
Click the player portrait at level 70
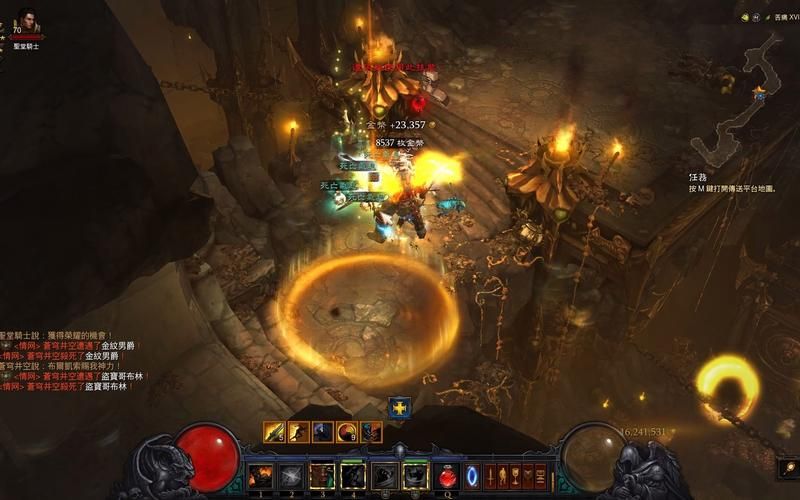[x=28, y=20]
